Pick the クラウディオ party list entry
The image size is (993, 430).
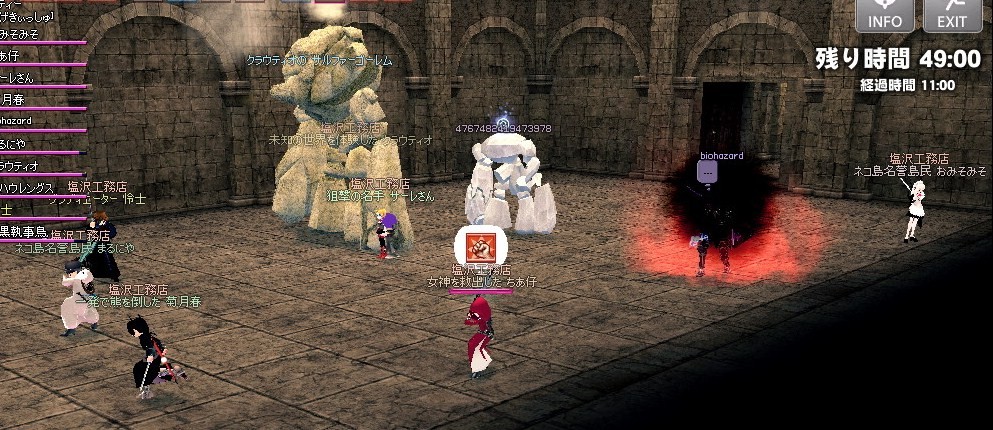click(25, 166)
